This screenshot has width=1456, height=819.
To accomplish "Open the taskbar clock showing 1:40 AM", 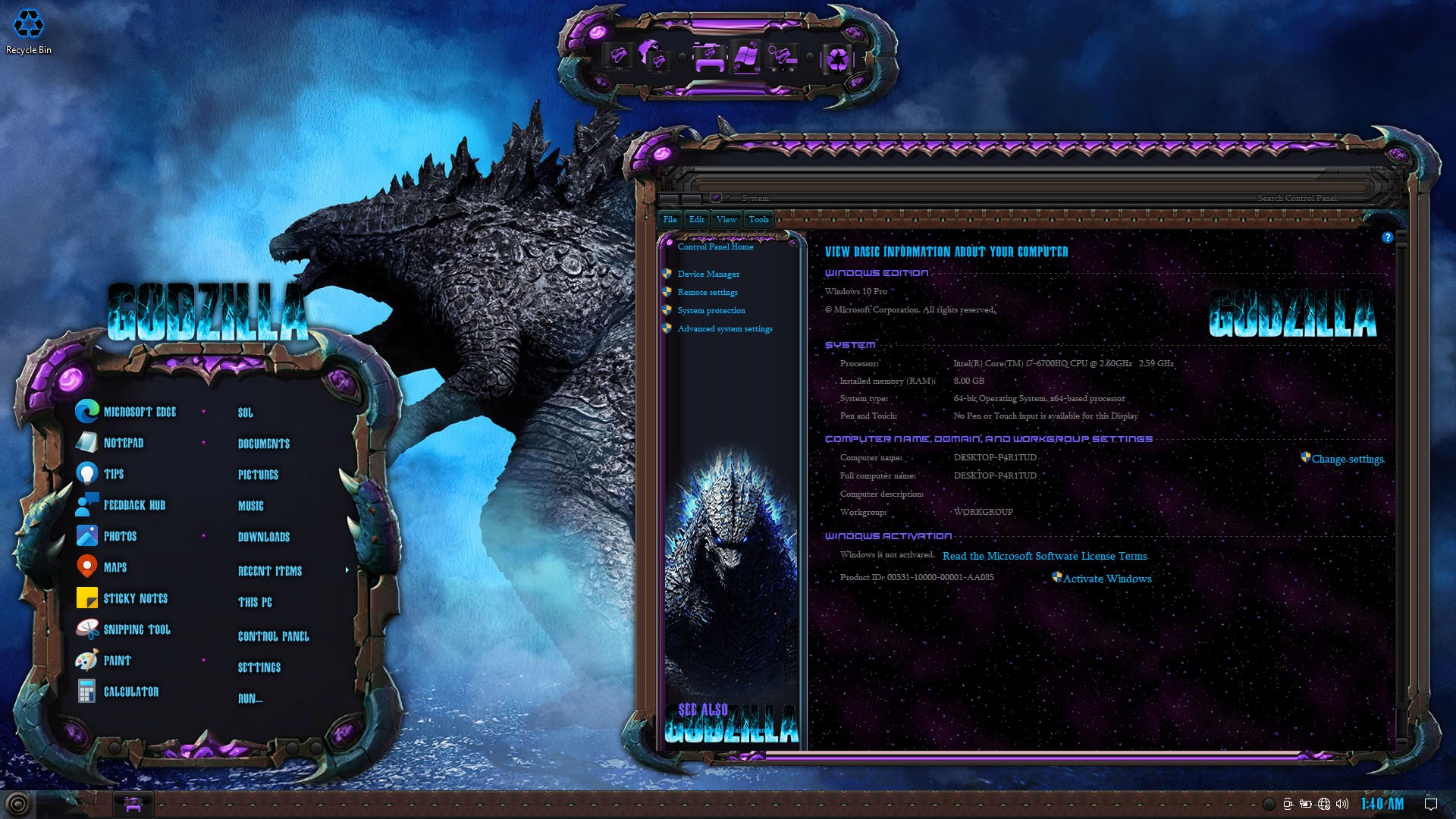I will pyautogui.click(x=1382, y=804).
